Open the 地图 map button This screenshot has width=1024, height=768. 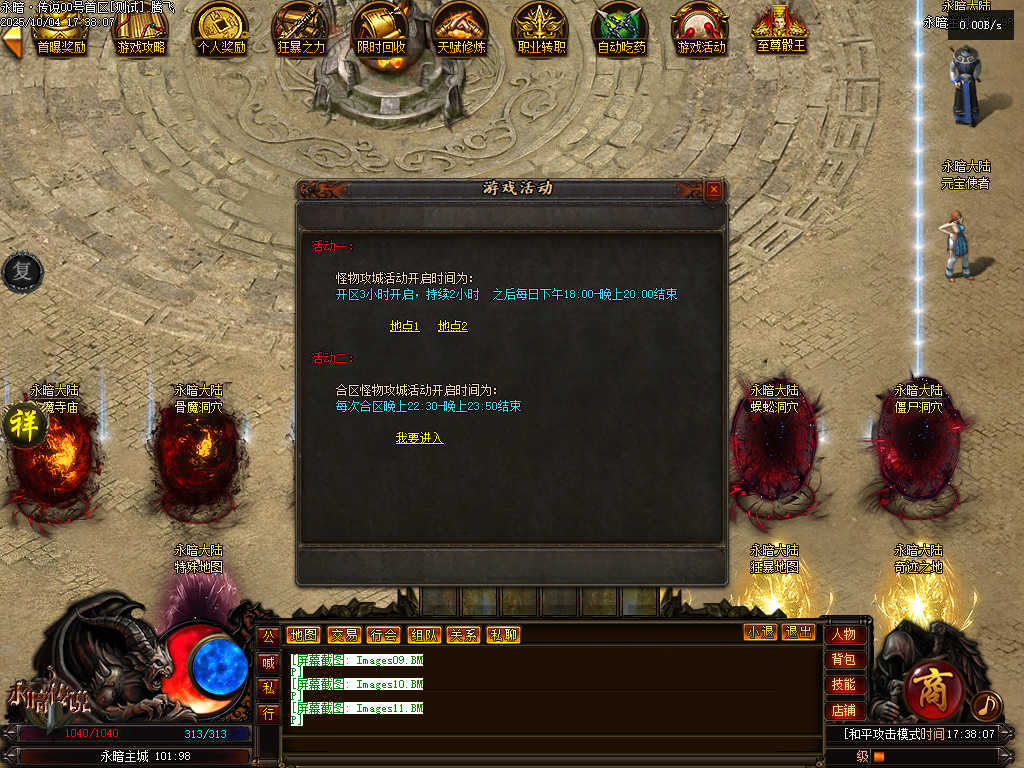[x=303, y=634]
